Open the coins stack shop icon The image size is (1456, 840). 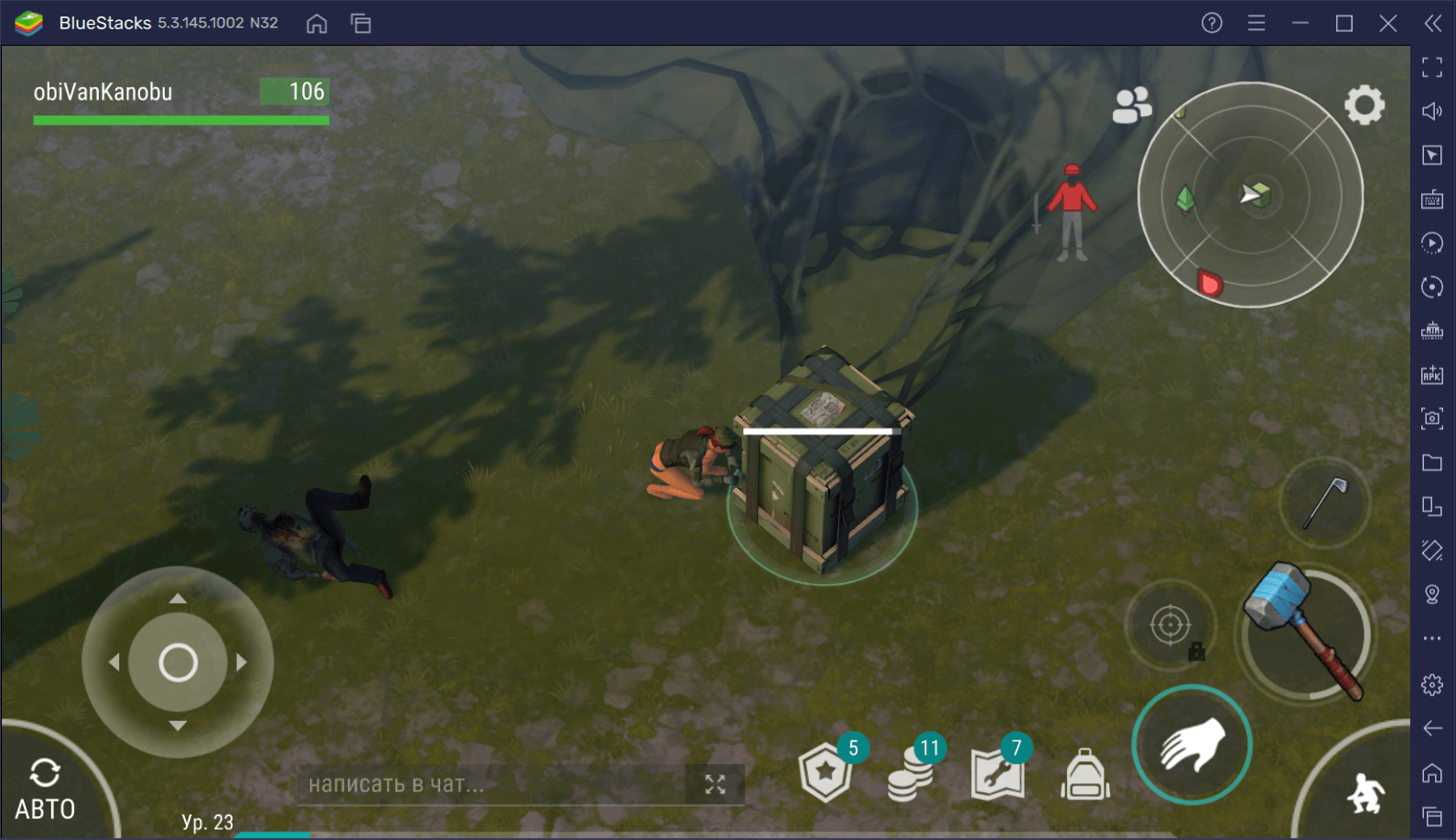[x=911, y=774]
